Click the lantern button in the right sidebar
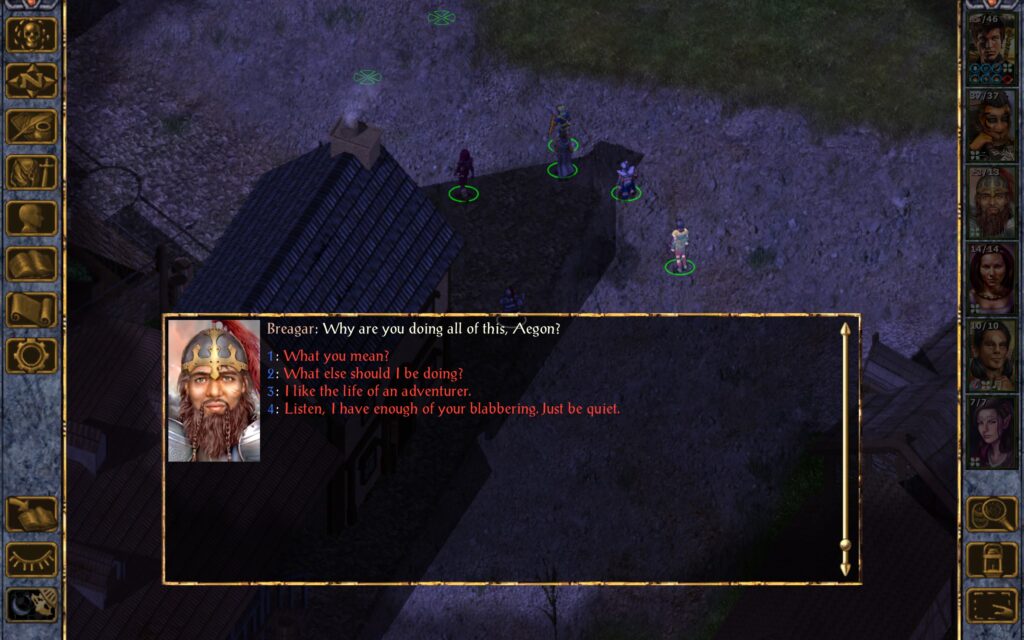The height and width of the screenshot is (640, 1024). [x=991, y=560]
